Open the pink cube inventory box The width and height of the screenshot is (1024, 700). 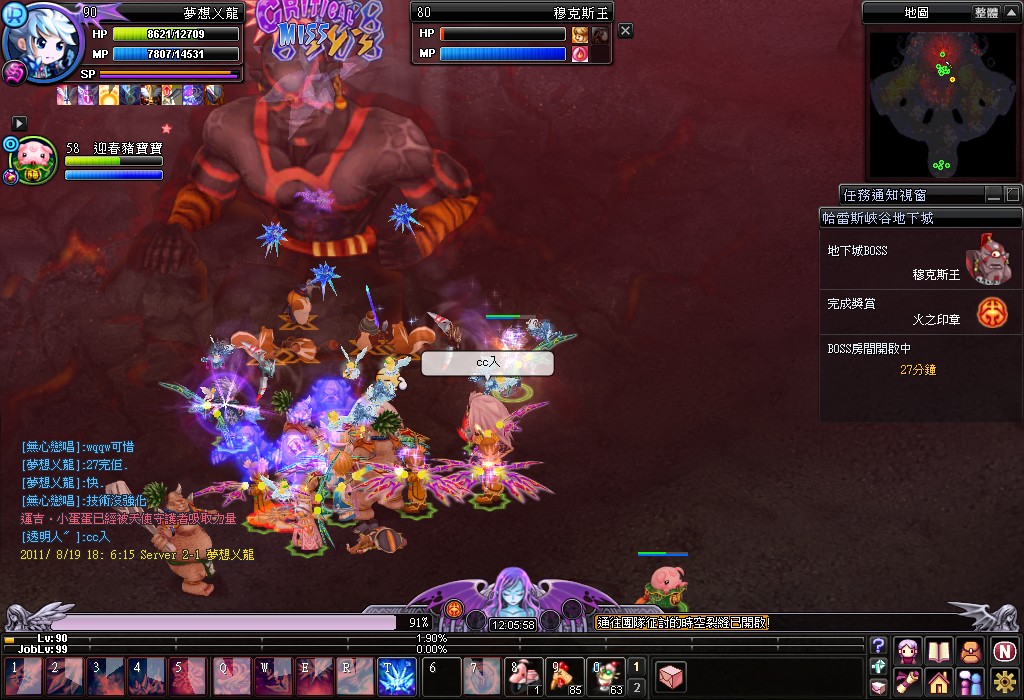671,677
